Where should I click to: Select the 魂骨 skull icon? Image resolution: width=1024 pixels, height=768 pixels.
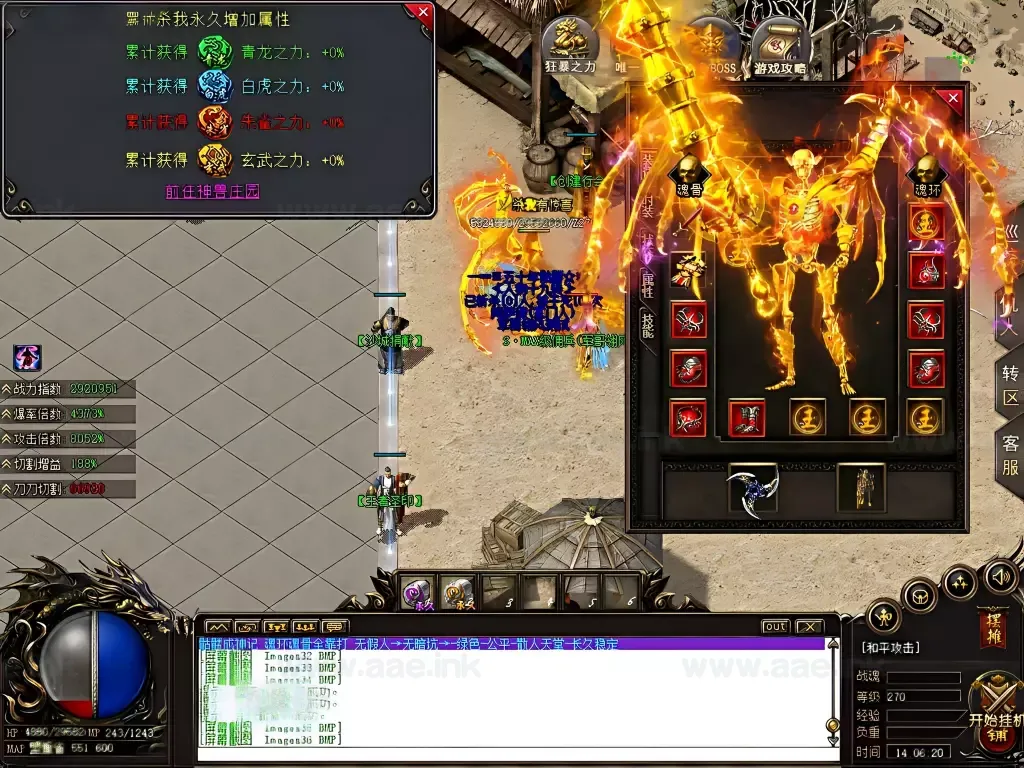tap(688, 174)
